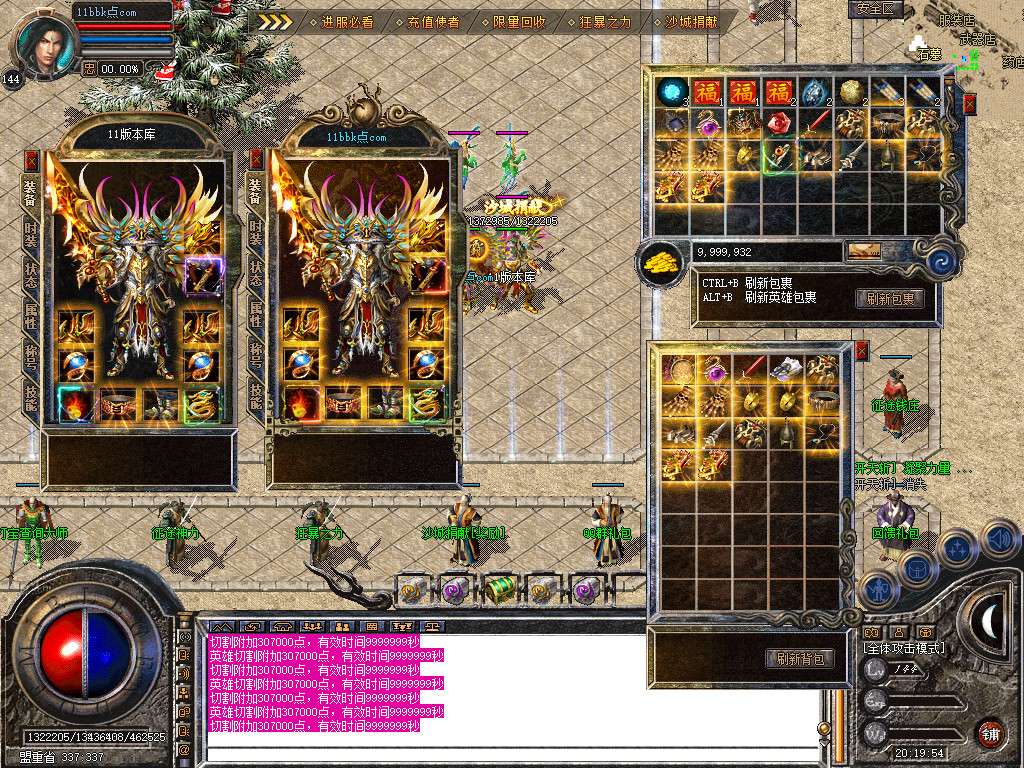1024x768 pixels.
Task: Click the gold ingots icon in the bag
Action: click(x=659, y=261)
